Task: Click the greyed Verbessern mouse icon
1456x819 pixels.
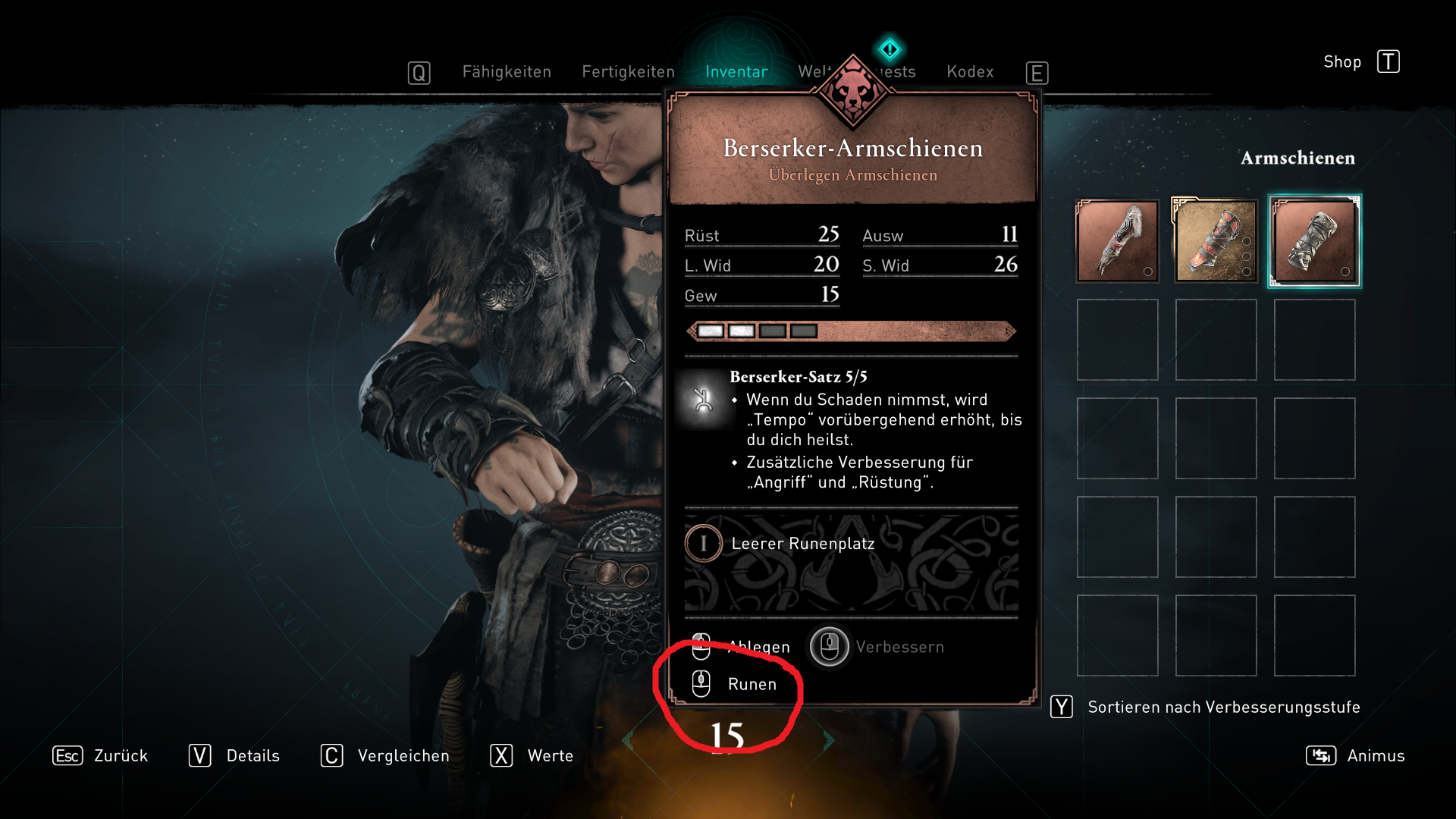Action: click(829, 648)
